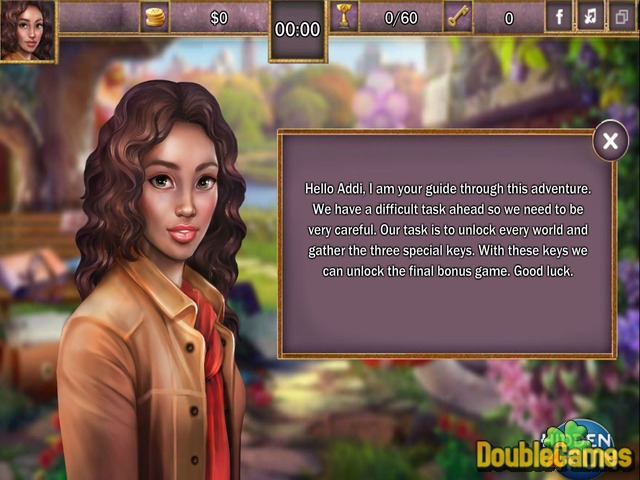Toggle the music note sound button
640x480 pixels.
[590, 17]
